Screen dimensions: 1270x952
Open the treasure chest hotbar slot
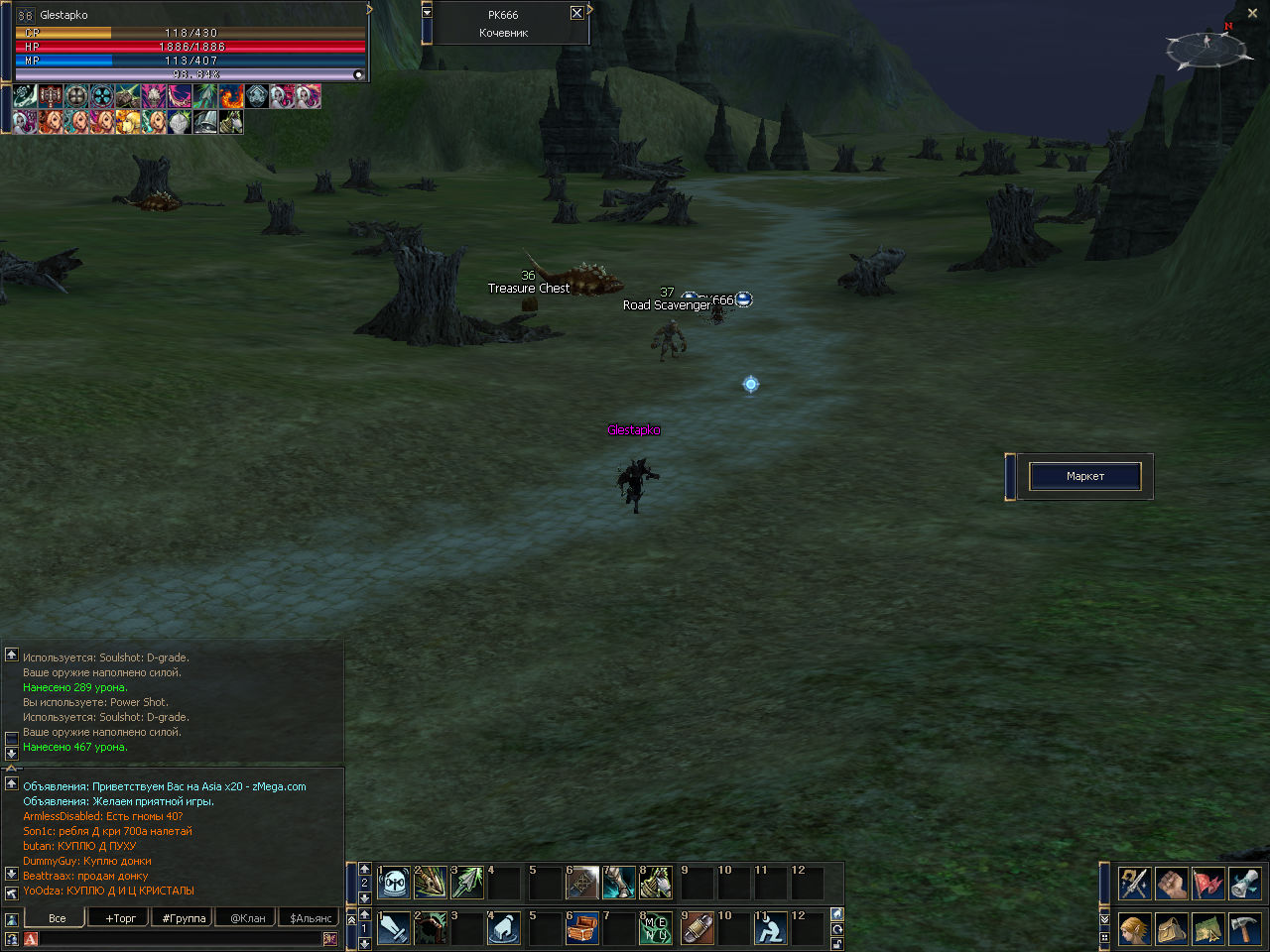pyautogui.click(x=582, y=928)
